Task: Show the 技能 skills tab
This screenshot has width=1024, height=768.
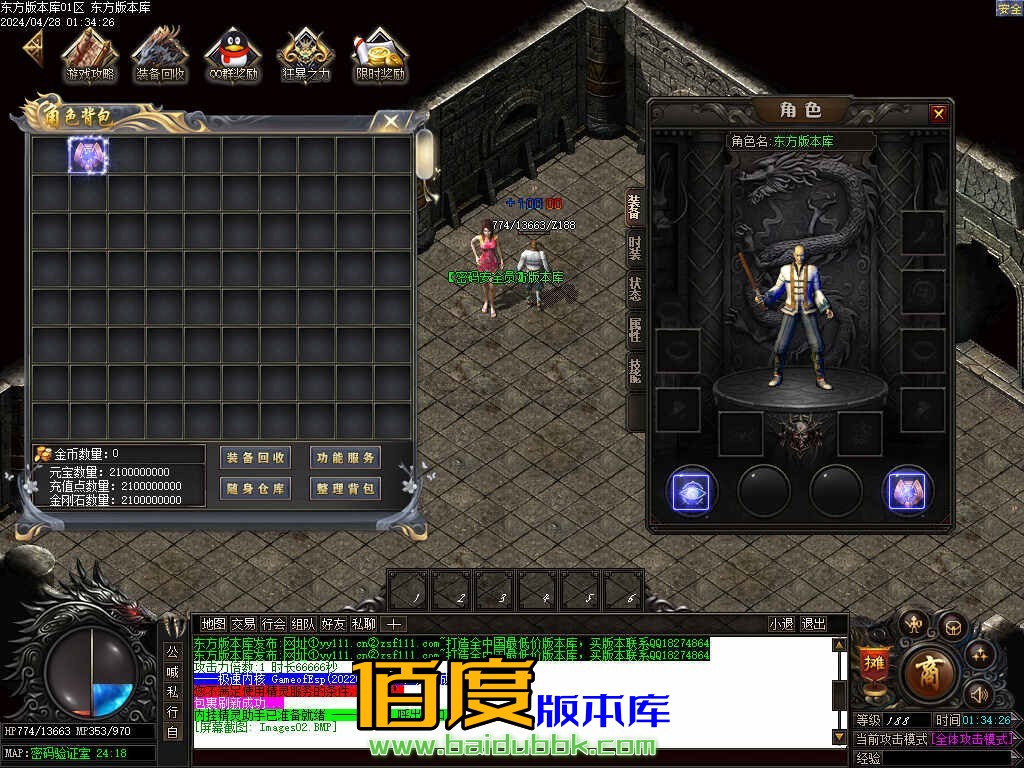Action: (635, 370)
